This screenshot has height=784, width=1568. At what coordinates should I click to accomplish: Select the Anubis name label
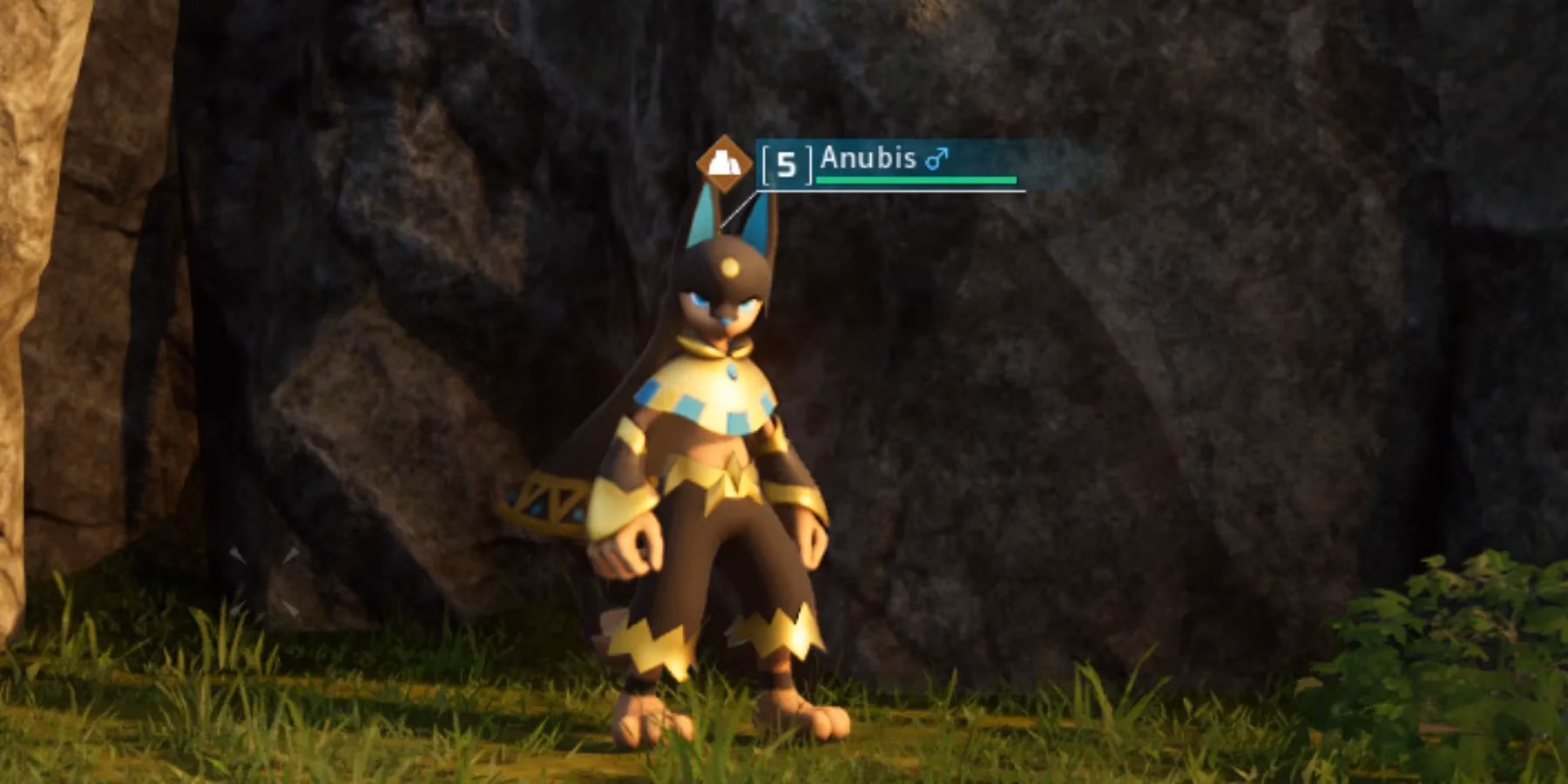pyautogui.click(x=871, y=159)
